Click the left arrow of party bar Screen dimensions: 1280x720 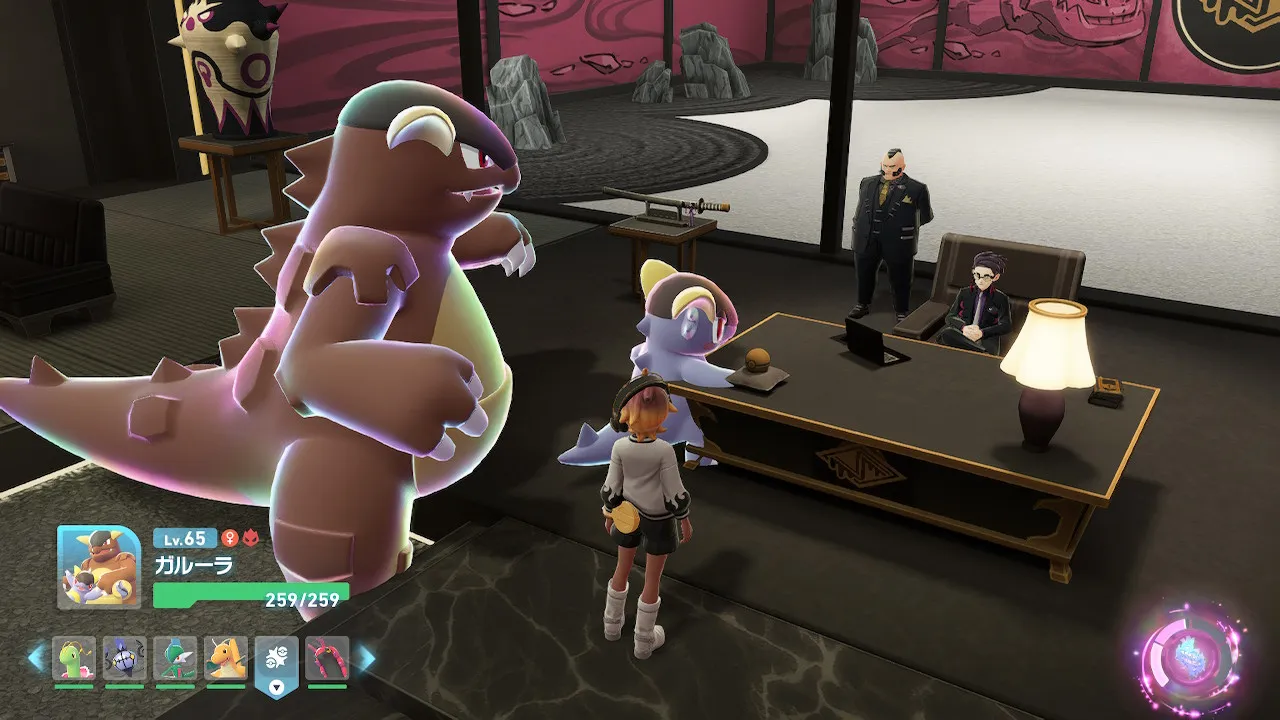[x=36, y=658]
